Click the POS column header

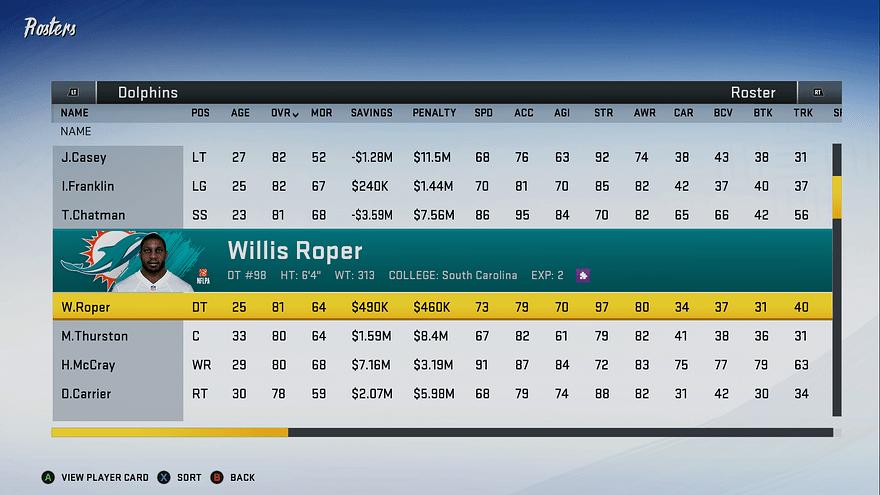(200, 113)
